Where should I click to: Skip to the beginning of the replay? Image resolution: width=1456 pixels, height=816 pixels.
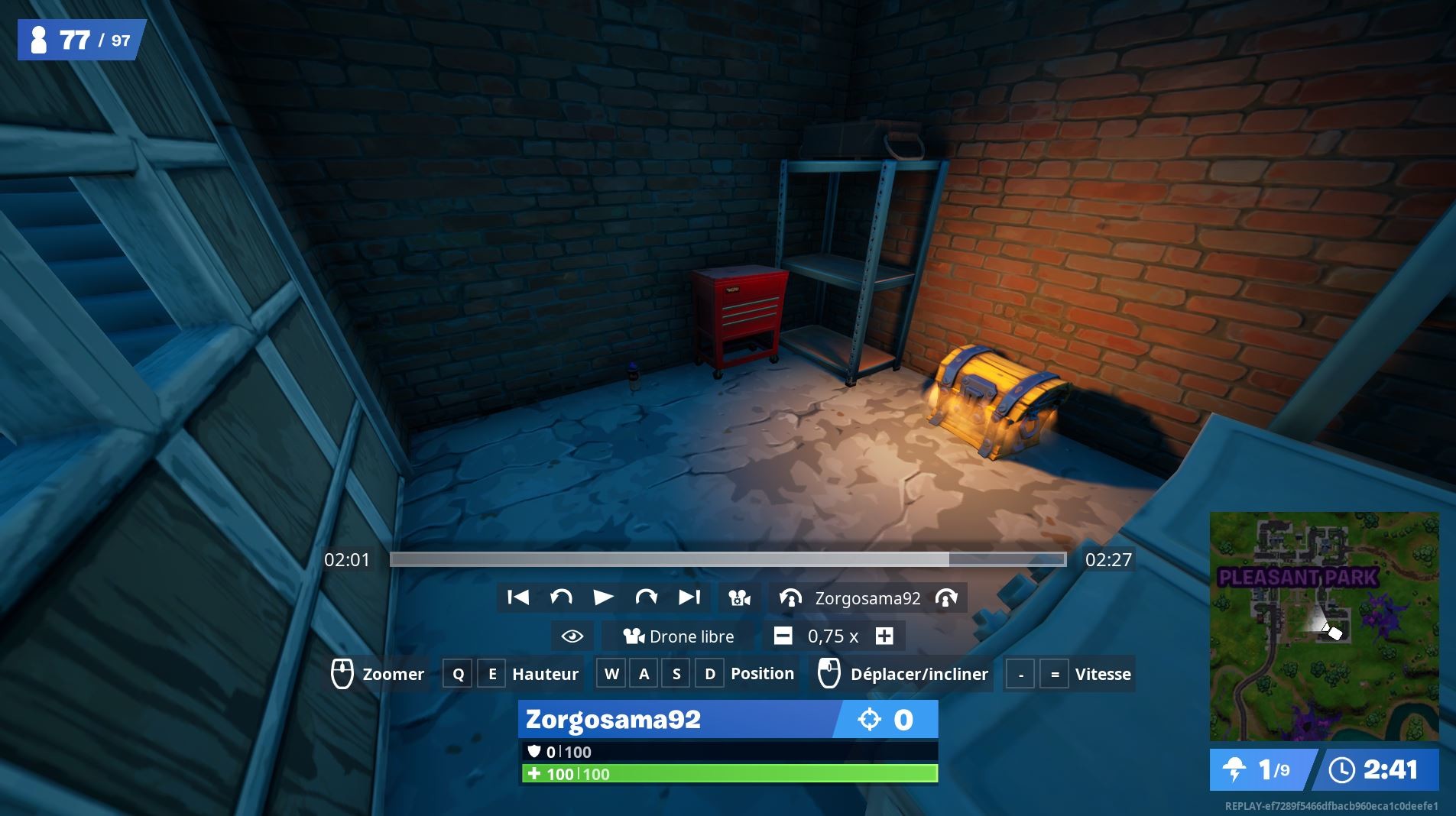[x=519, y=597]
